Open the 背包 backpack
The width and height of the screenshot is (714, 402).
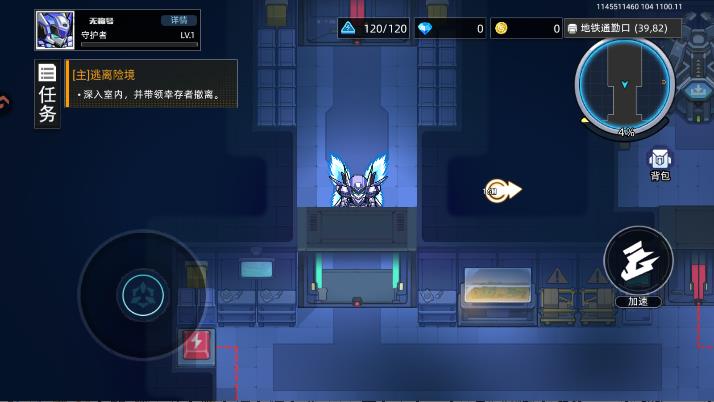tap(660, 164)
